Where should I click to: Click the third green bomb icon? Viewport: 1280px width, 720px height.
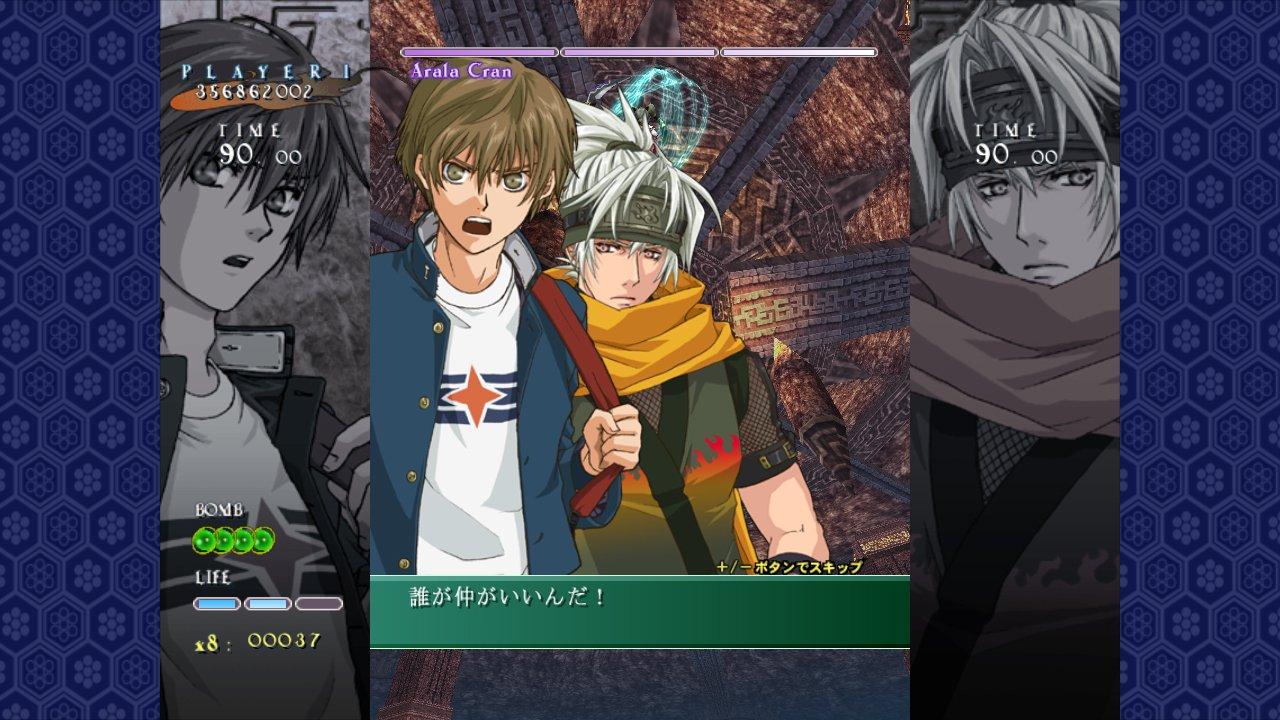tap(245, 540)
